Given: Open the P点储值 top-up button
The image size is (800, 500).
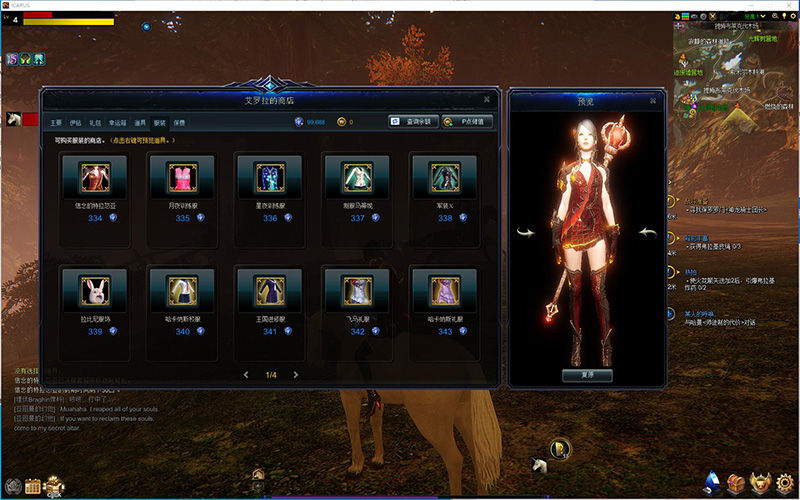Looking at the screenshot, I should (467, 122).
